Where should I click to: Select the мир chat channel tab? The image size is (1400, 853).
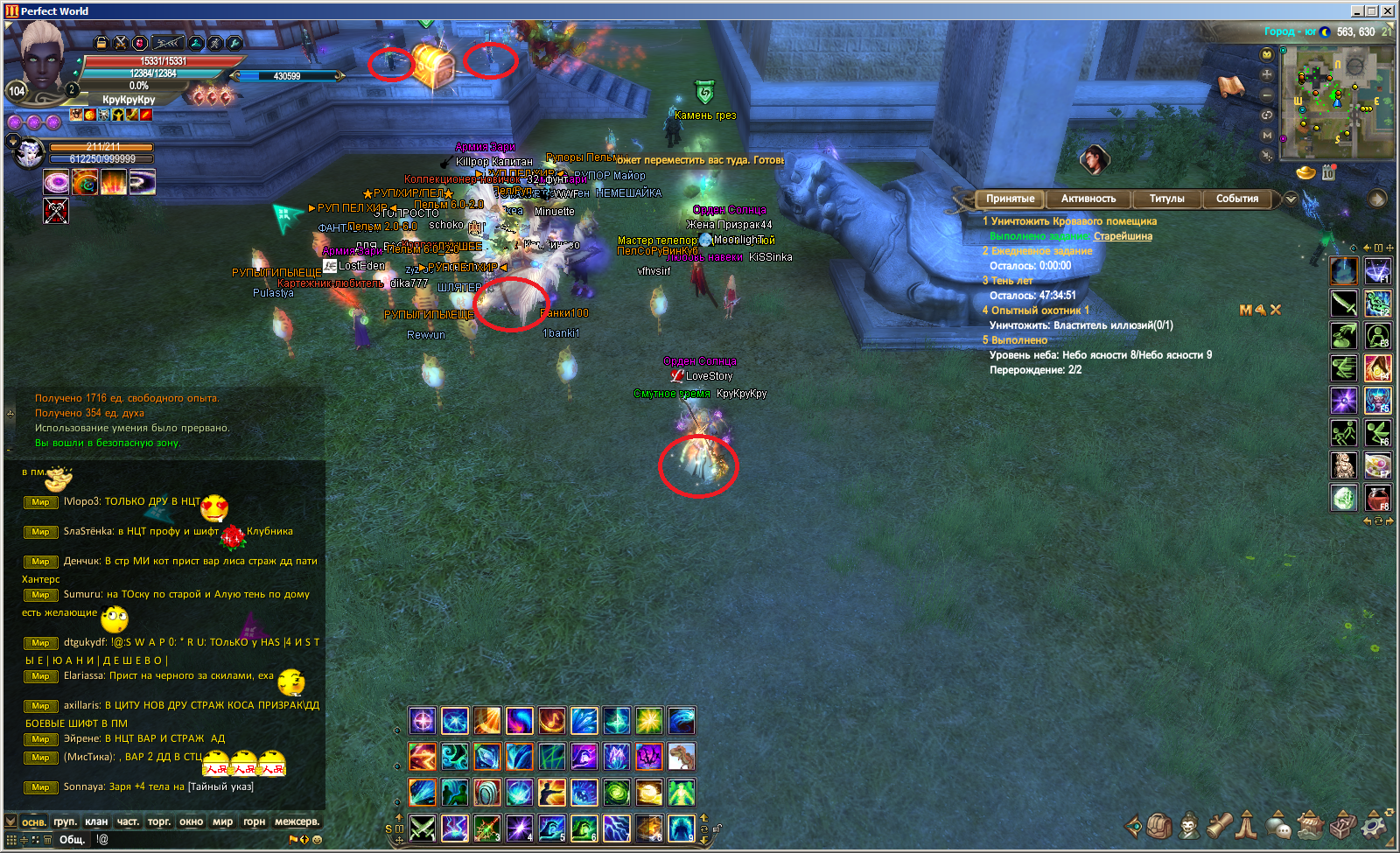point(222,822)
